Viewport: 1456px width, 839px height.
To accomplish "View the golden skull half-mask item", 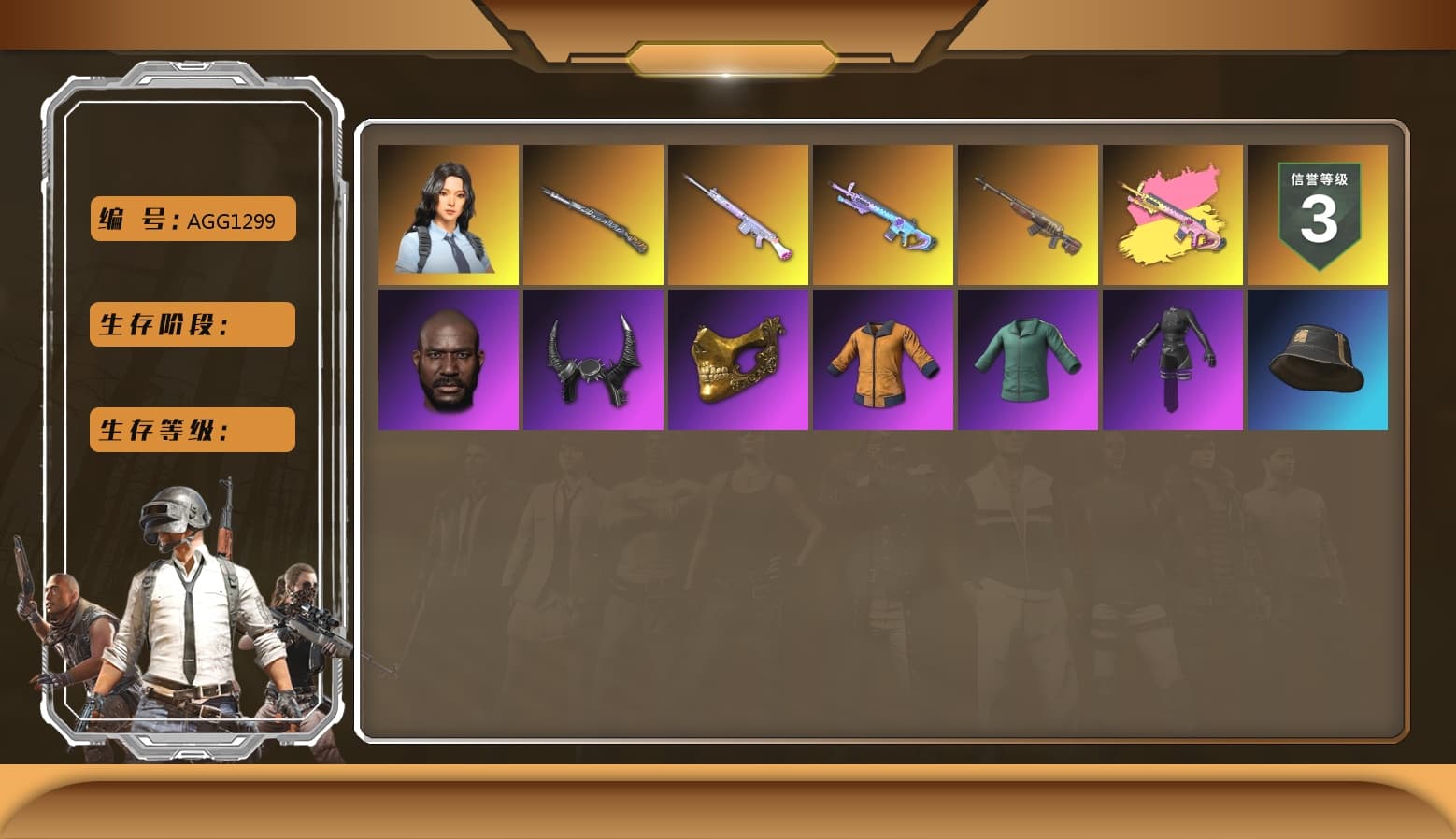I will point(738,359).
